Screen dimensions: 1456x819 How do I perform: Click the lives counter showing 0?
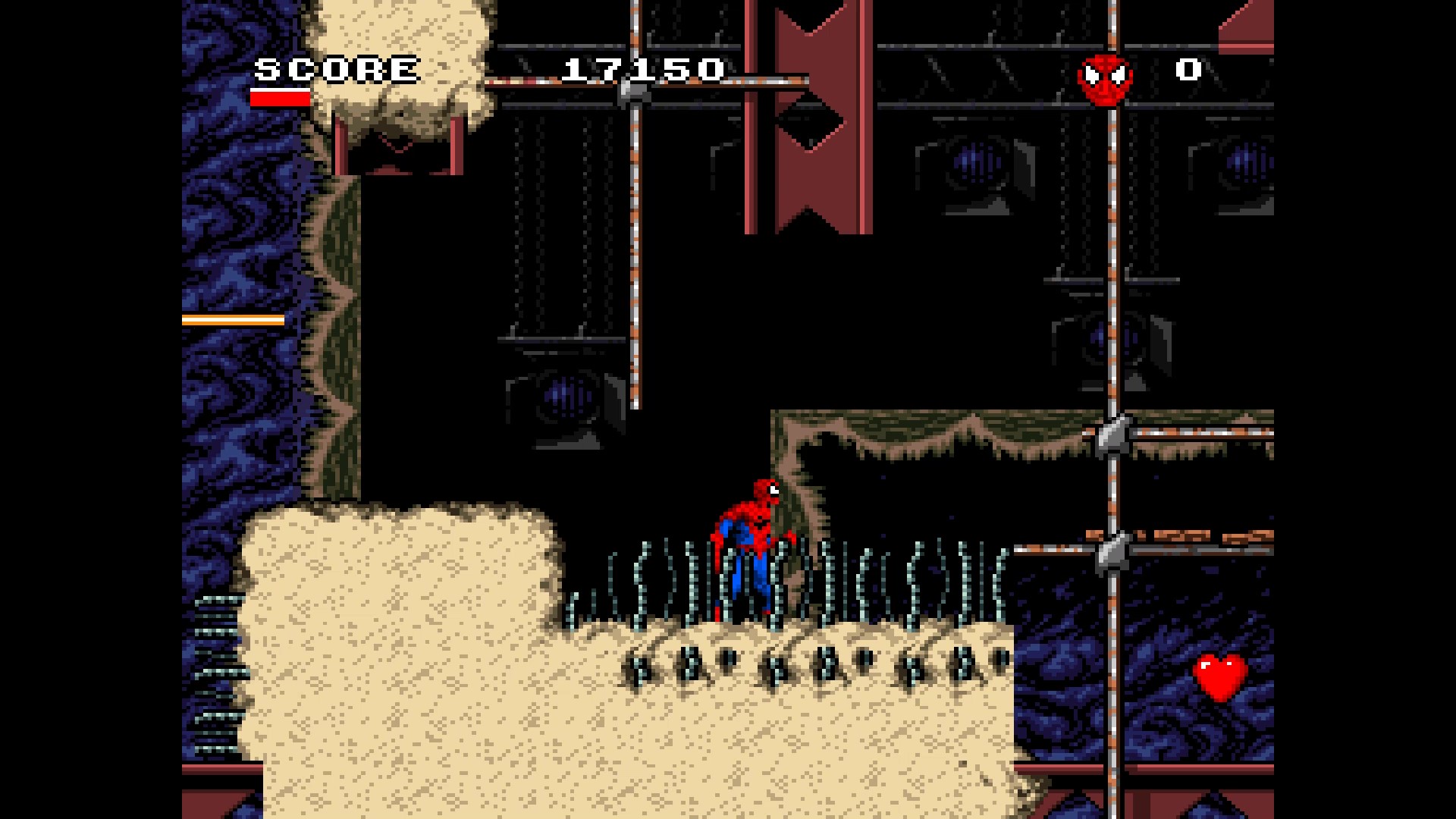point(1187,71)
